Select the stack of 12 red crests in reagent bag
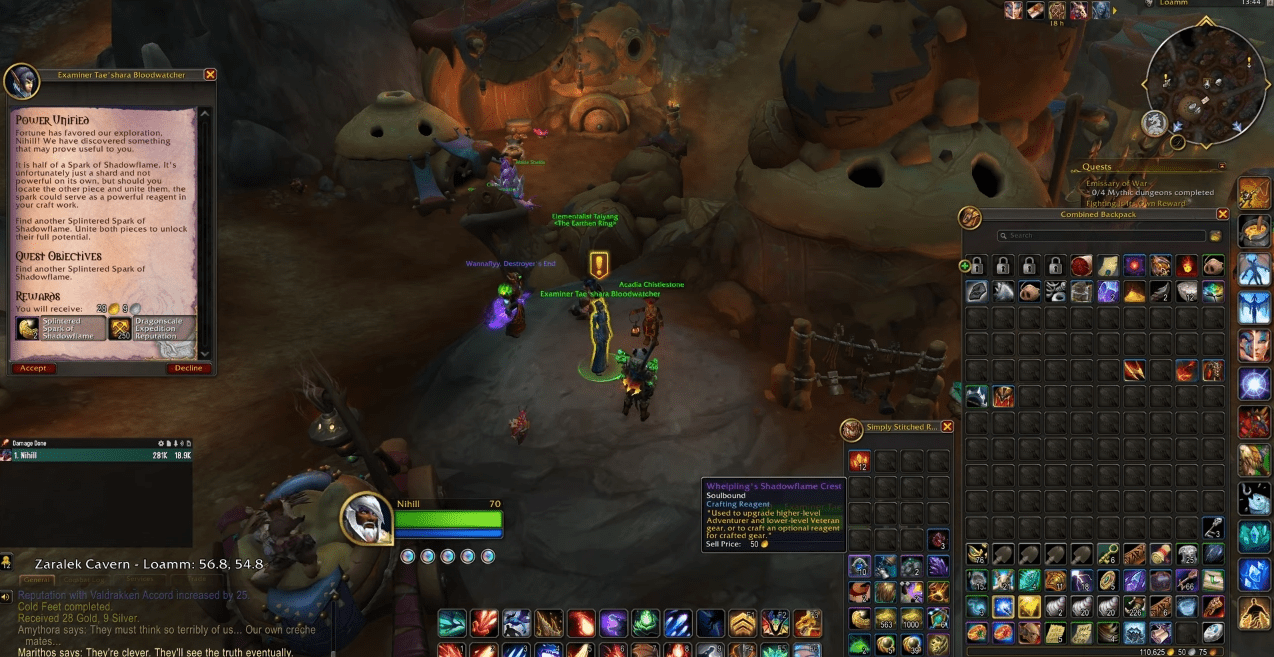Image resolution: width=1274 pixels, height=657 pixels. pos(860,461)
